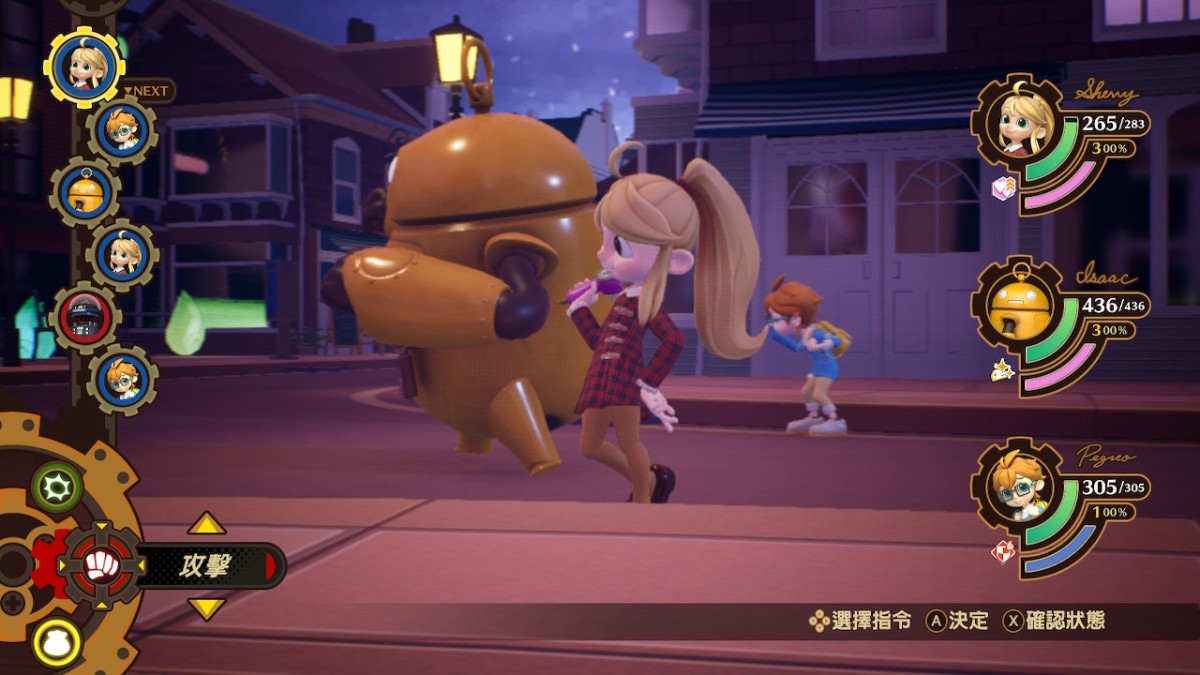The height and width of the screenshot is (675, 1200).
Task: Click the highlighted current-turn Sherry portrait
Action: [x=84, y=65]
